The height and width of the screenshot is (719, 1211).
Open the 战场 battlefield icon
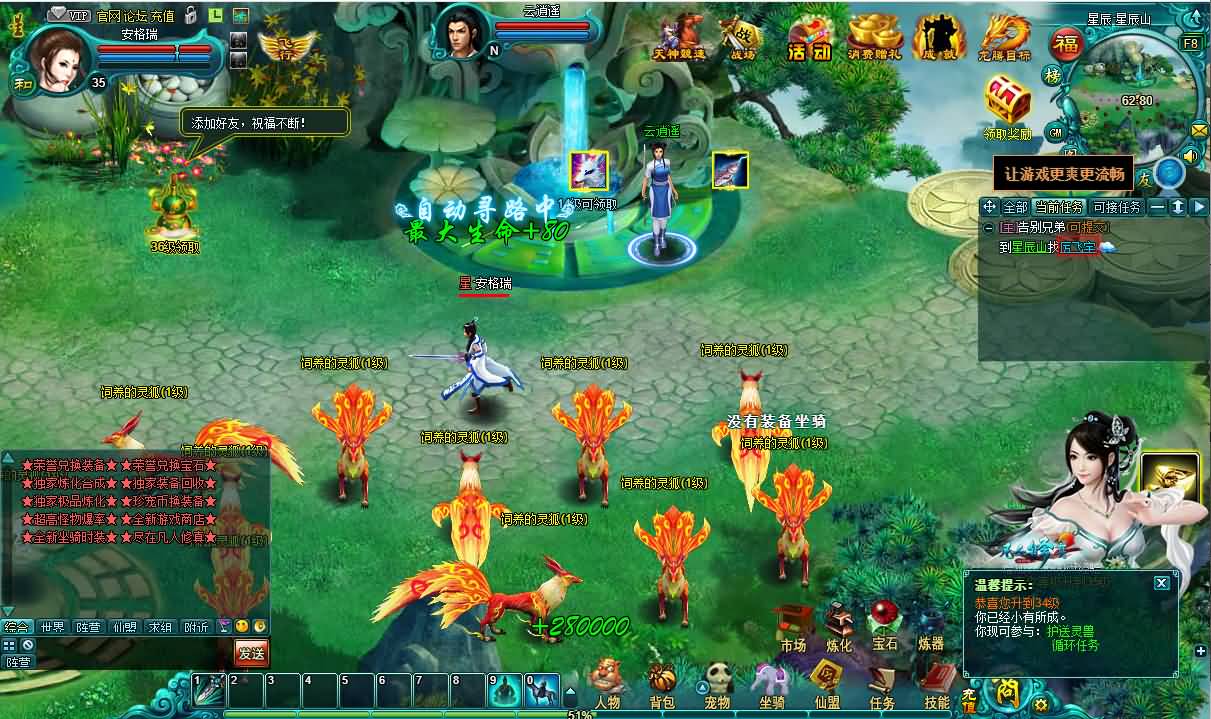coord(743,40)
